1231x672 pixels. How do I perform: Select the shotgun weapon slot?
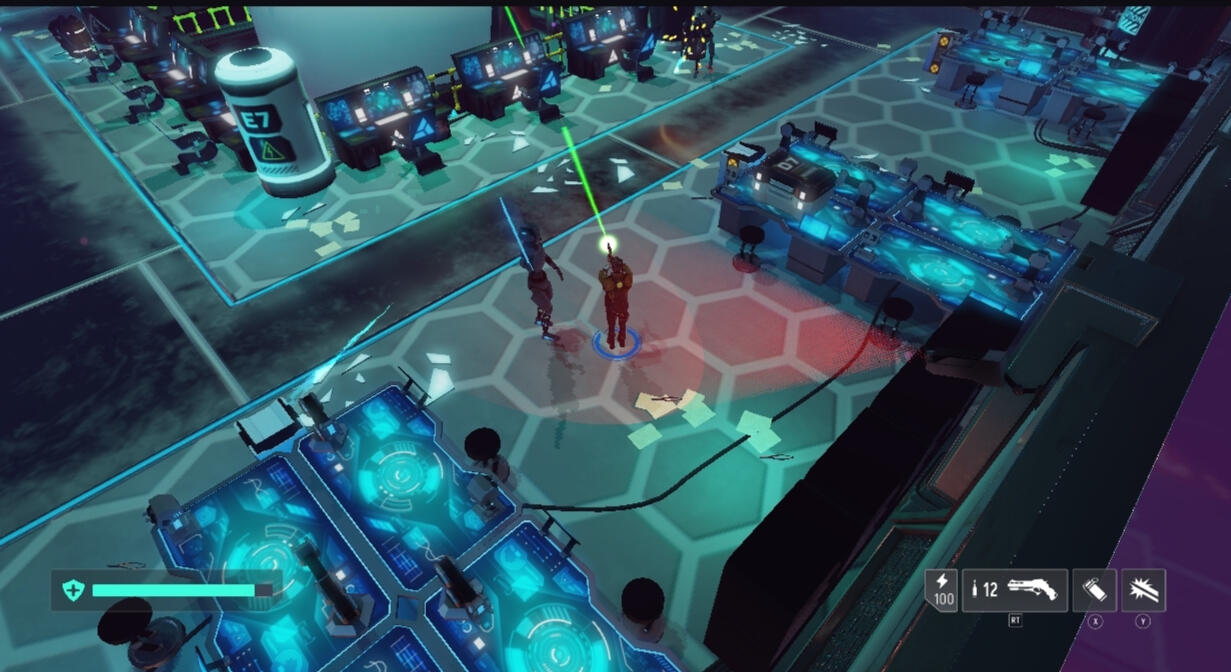click(1015, 590)
